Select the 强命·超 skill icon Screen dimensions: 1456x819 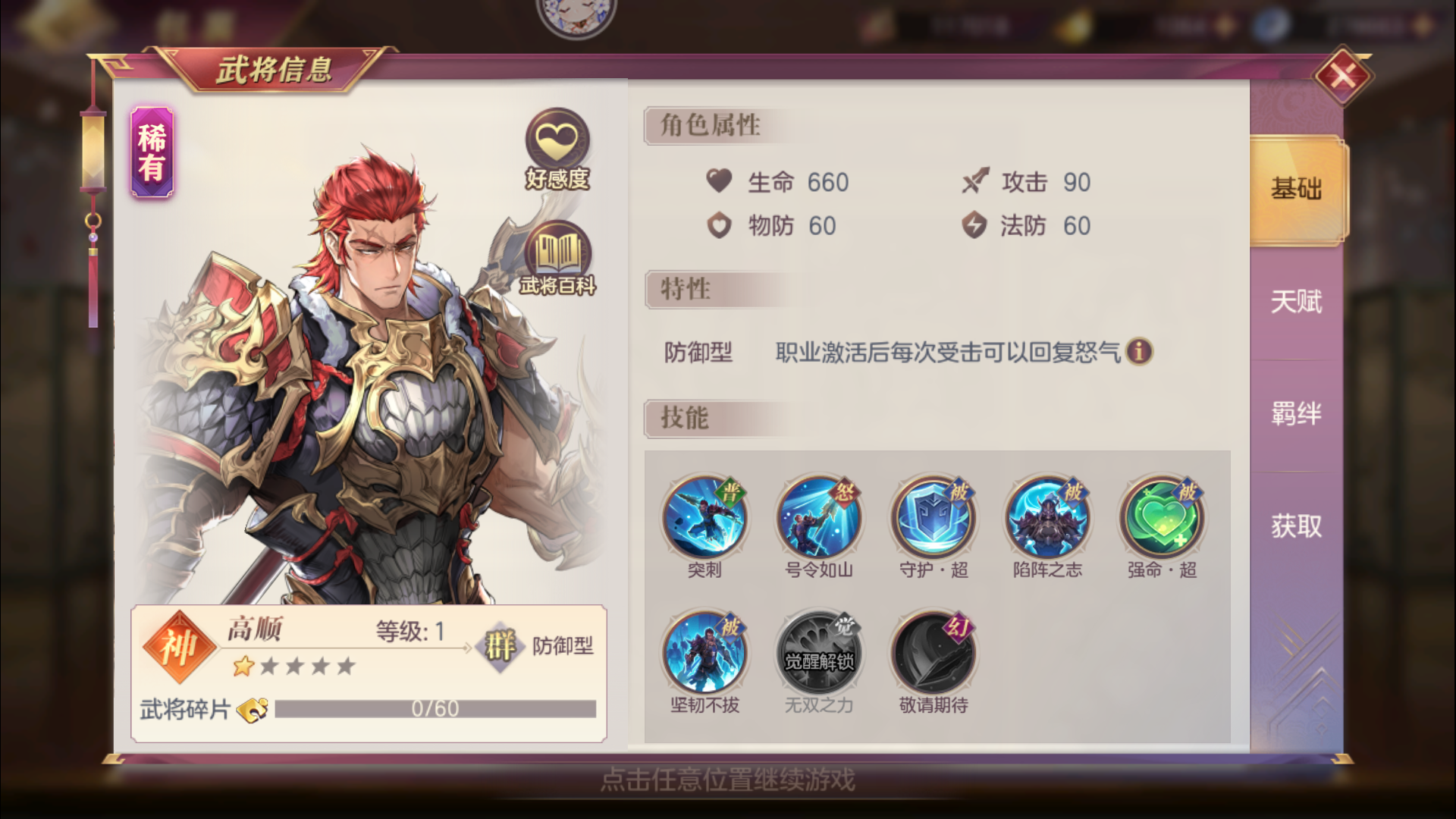1163,518
